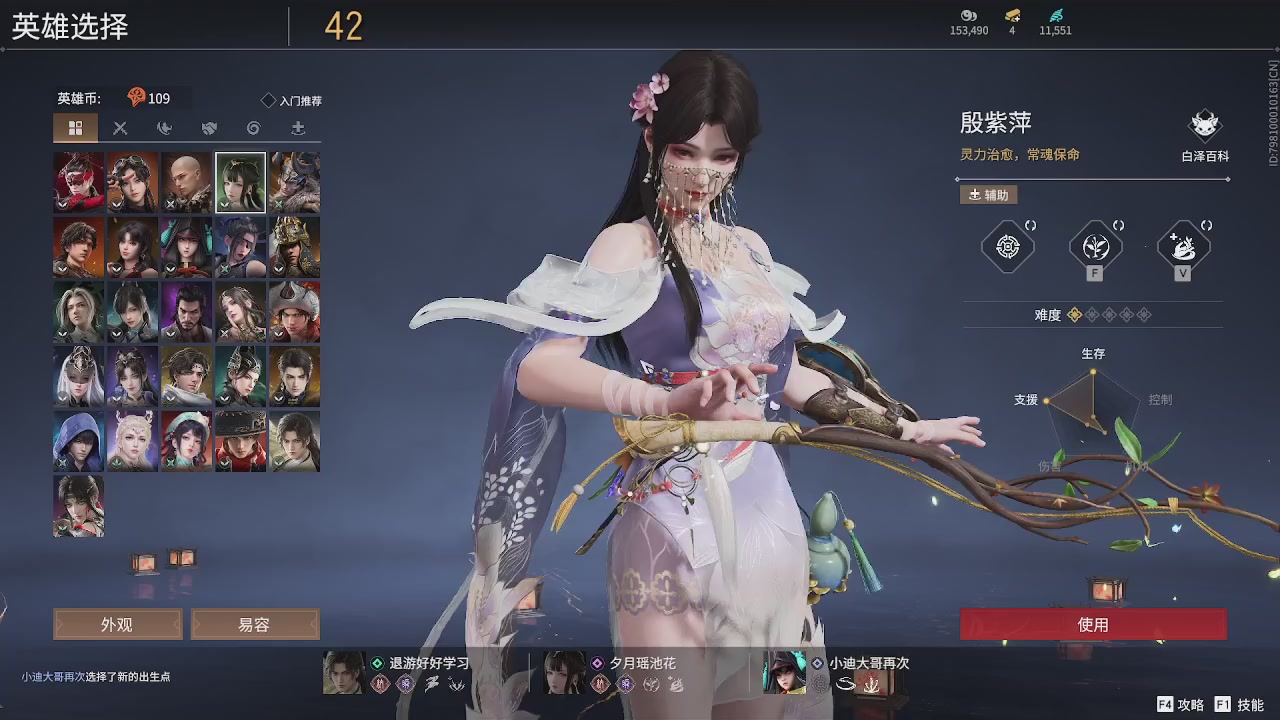This screenshot has width=1280, height=720.
Task: View the sprout-shaped F skill icon
Action: click(x=1096, y=246)
